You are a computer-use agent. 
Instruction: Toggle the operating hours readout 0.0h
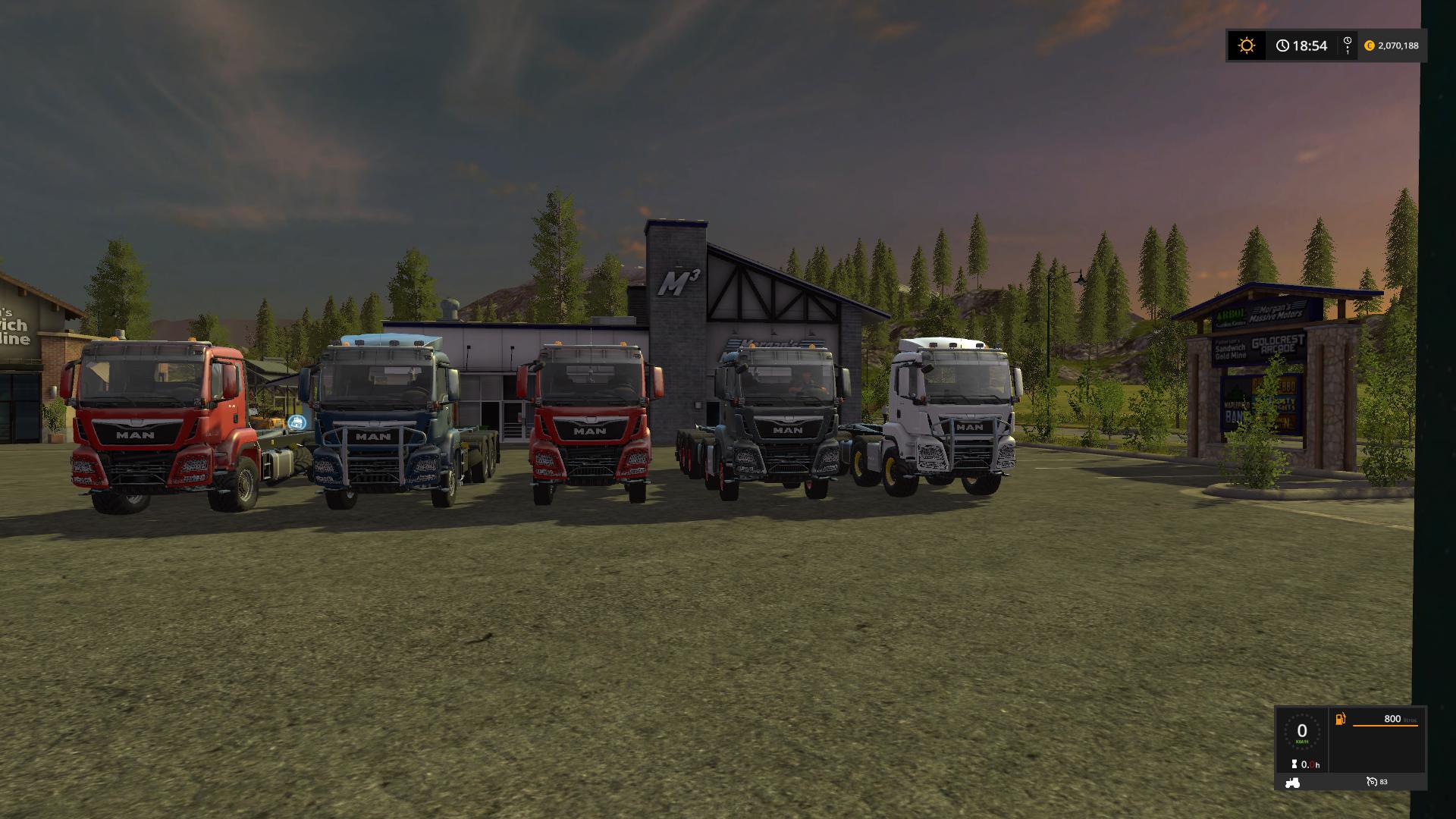tap(1310, 764)
